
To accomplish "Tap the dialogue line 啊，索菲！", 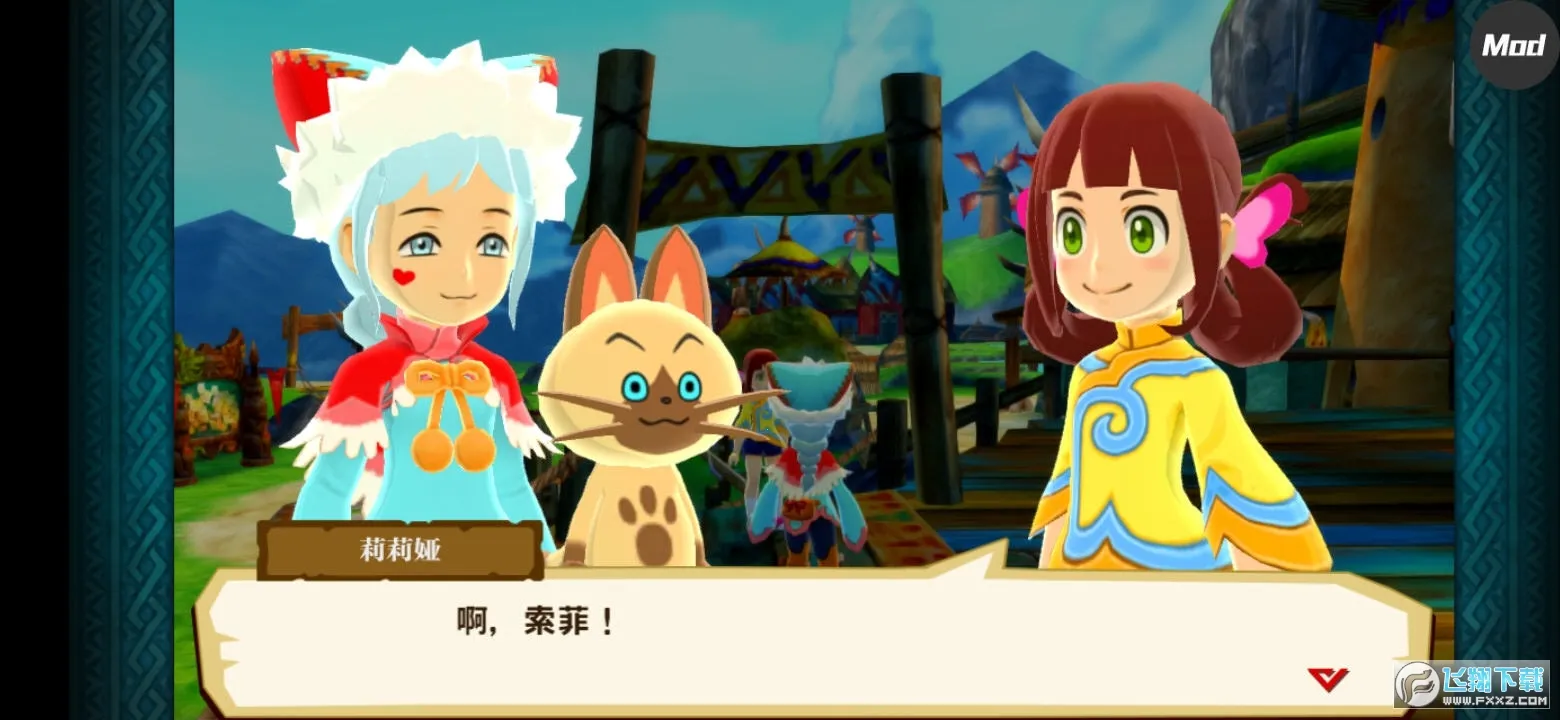I will (x=533, y=620).
